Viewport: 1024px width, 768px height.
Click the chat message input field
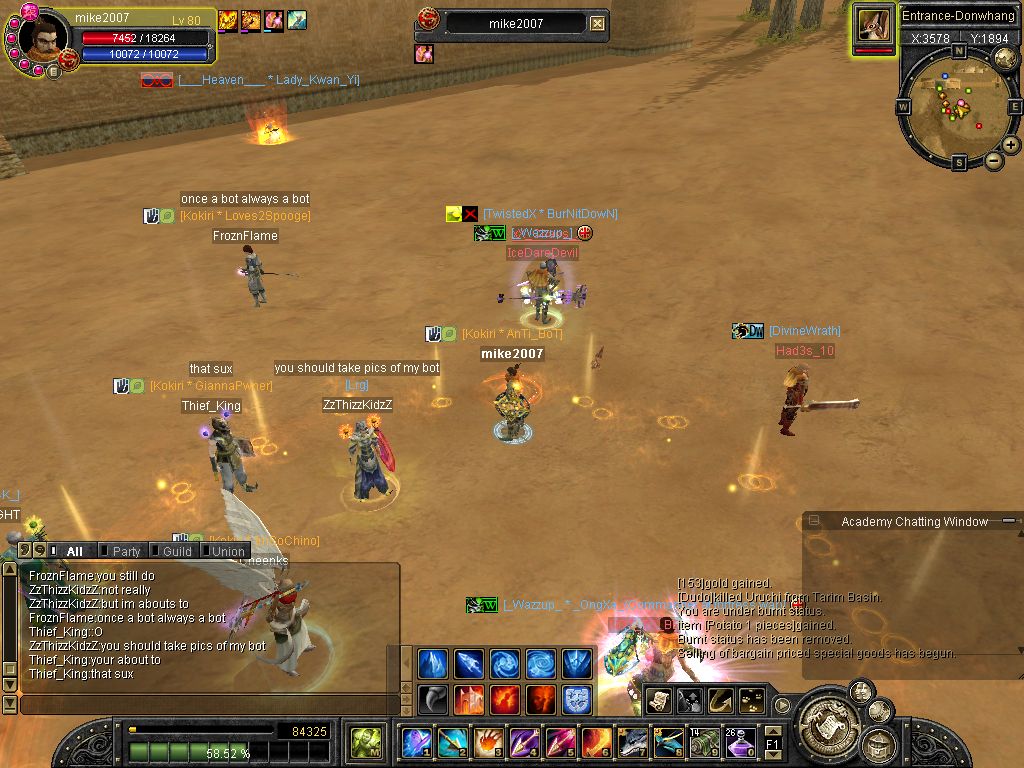click(x=210, y=704)
